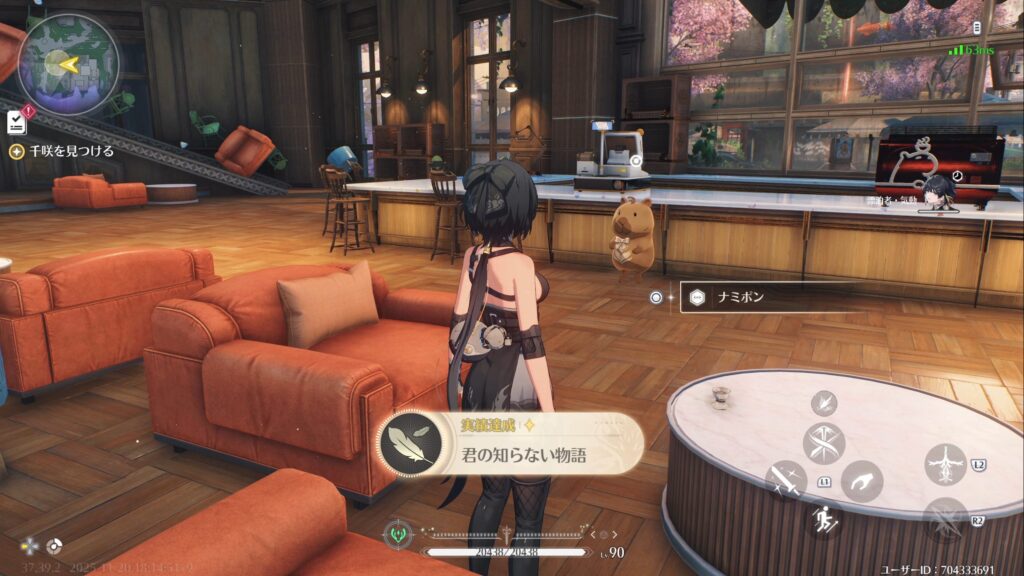Select the 千咲を見つける quest tracker

pos(61,151)
